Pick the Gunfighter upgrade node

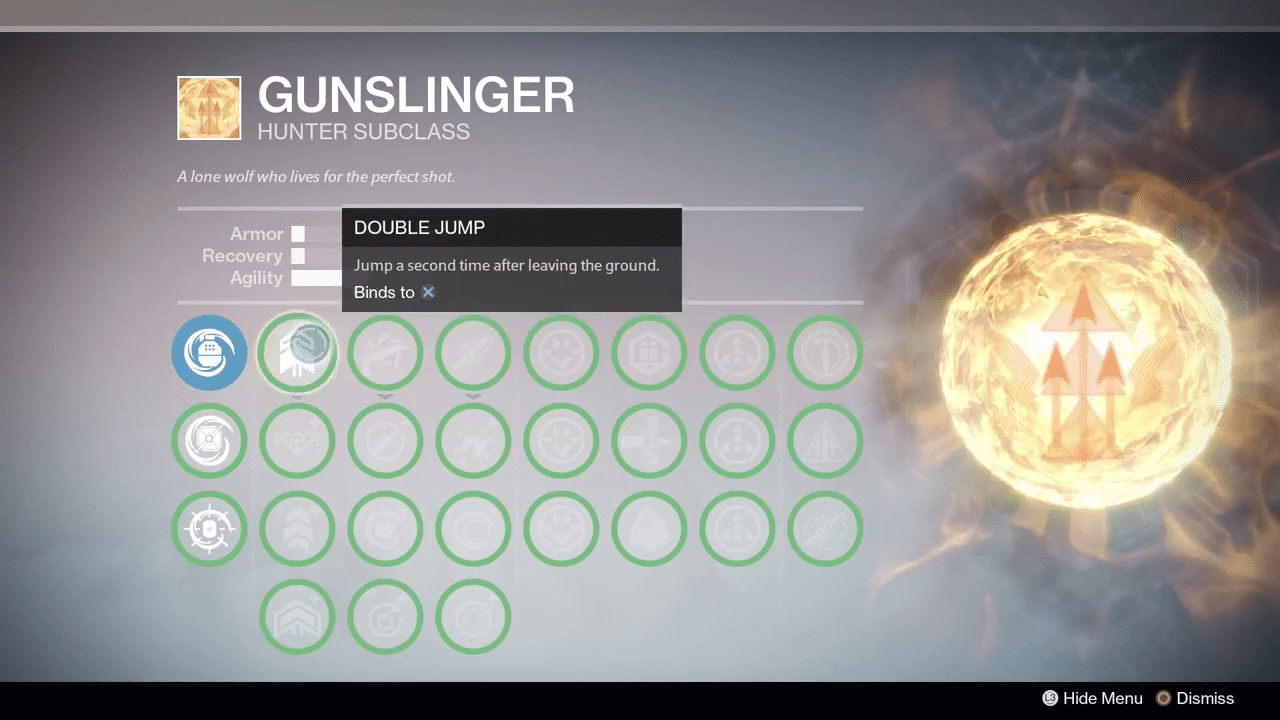(x=385, y=616)
